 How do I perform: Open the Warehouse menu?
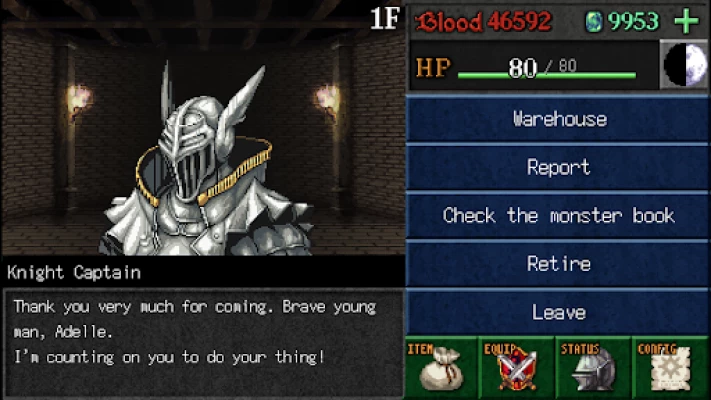pos(559,119)
